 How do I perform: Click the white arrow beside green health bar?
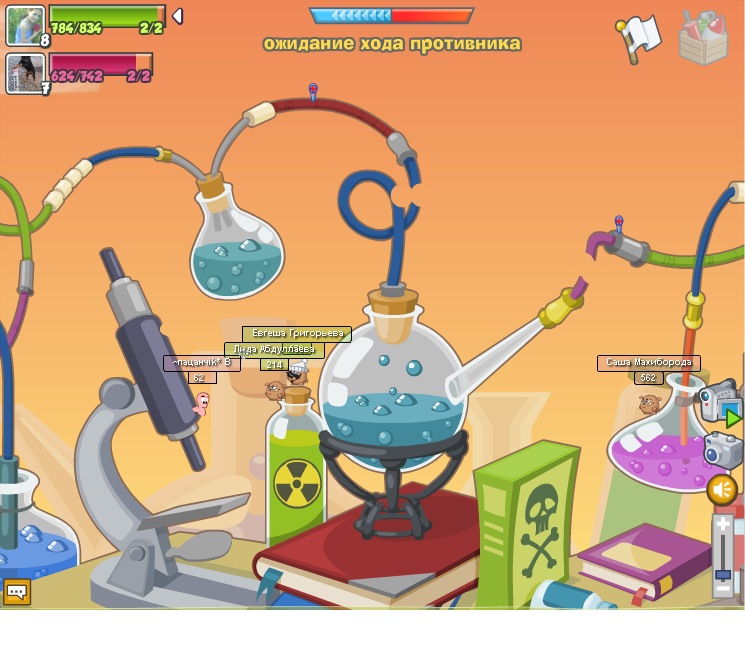coord(177,16)
